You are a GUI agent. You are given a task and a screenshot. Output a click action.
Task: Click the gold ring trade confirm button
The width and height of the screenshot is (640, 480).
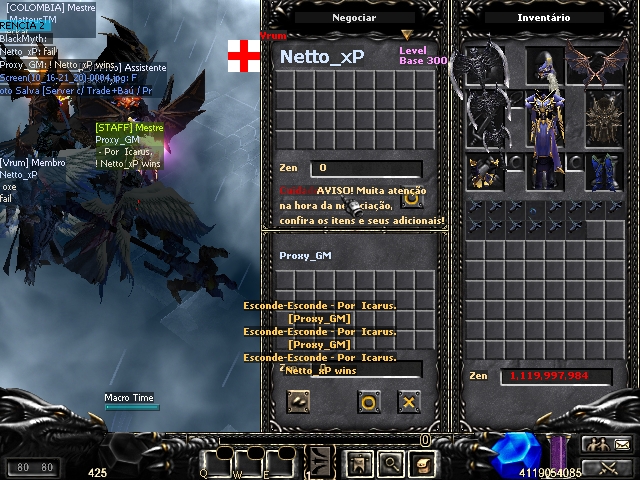[x=368, y=402]
